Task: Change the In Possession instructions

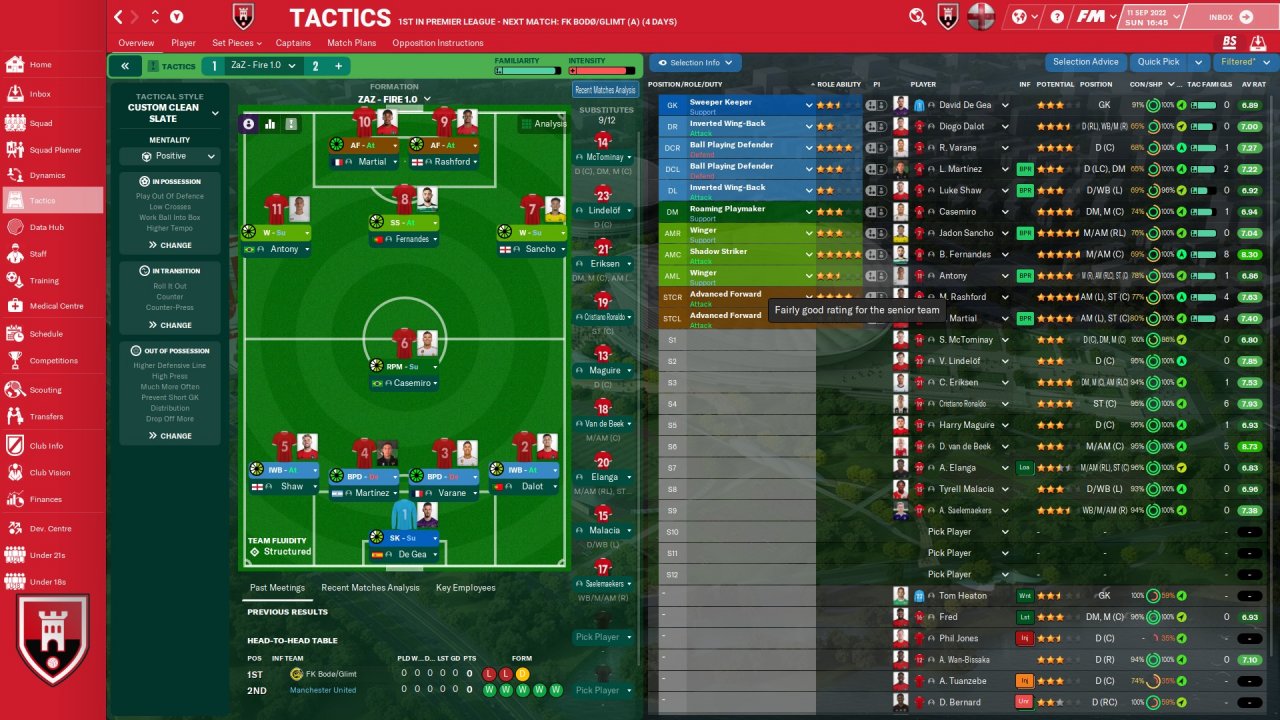Action: coord(170,245)
